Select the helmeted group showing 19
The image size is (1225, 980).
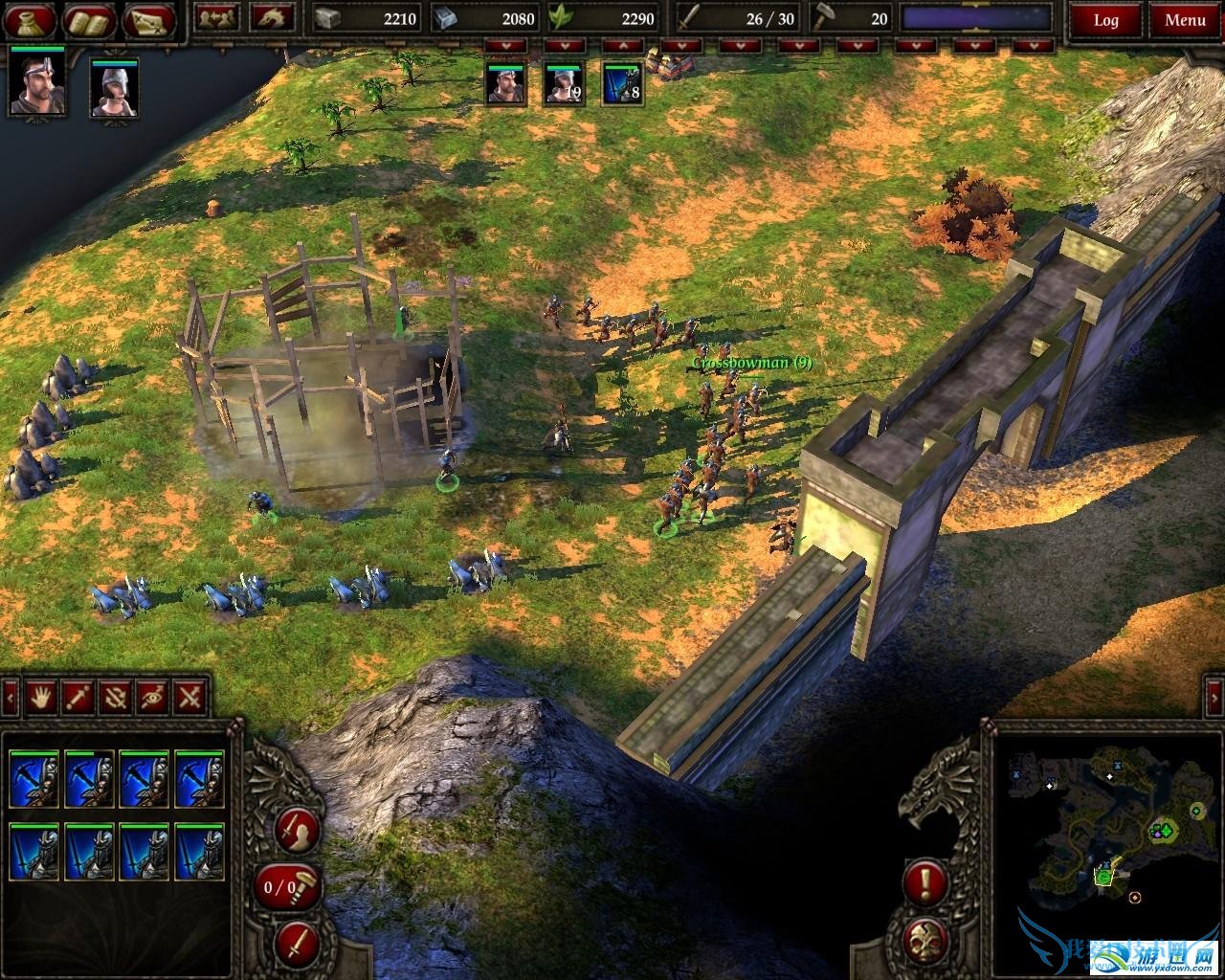click(x=564, y=84)
